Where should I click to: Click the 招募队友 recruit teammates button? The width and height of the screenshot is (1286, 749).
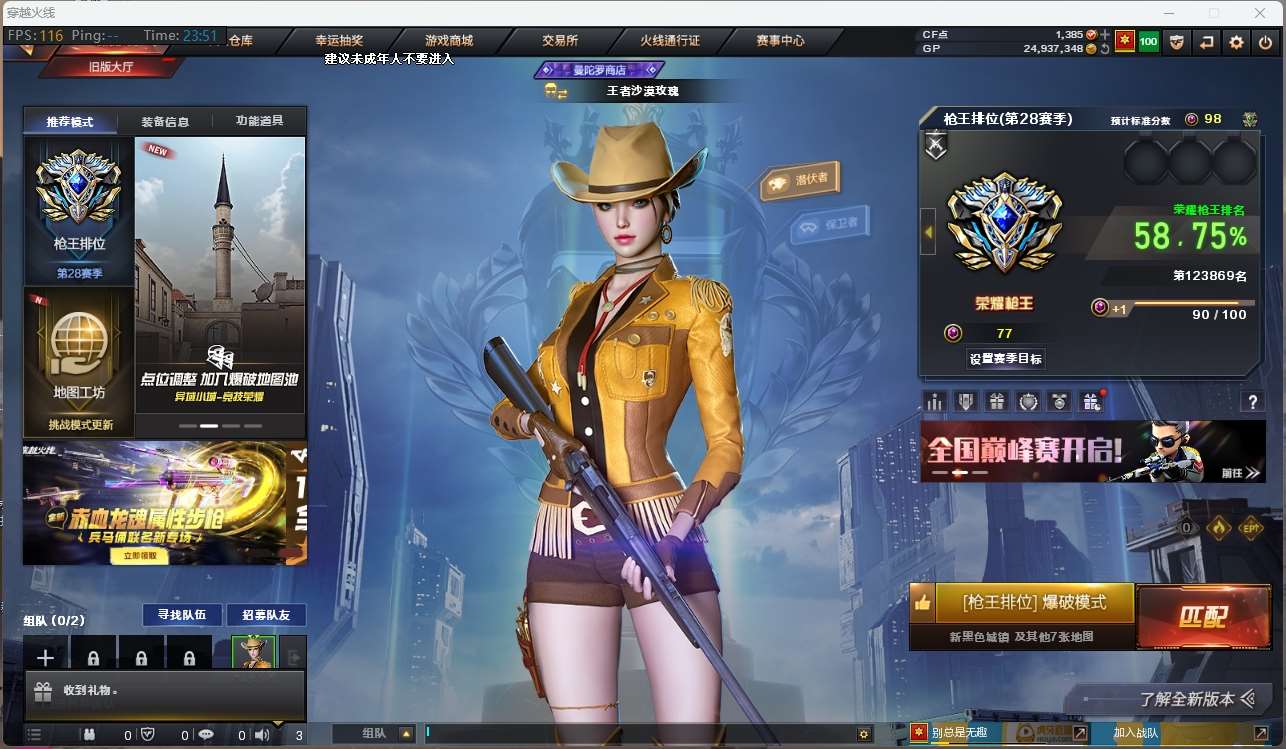[266, 615]
